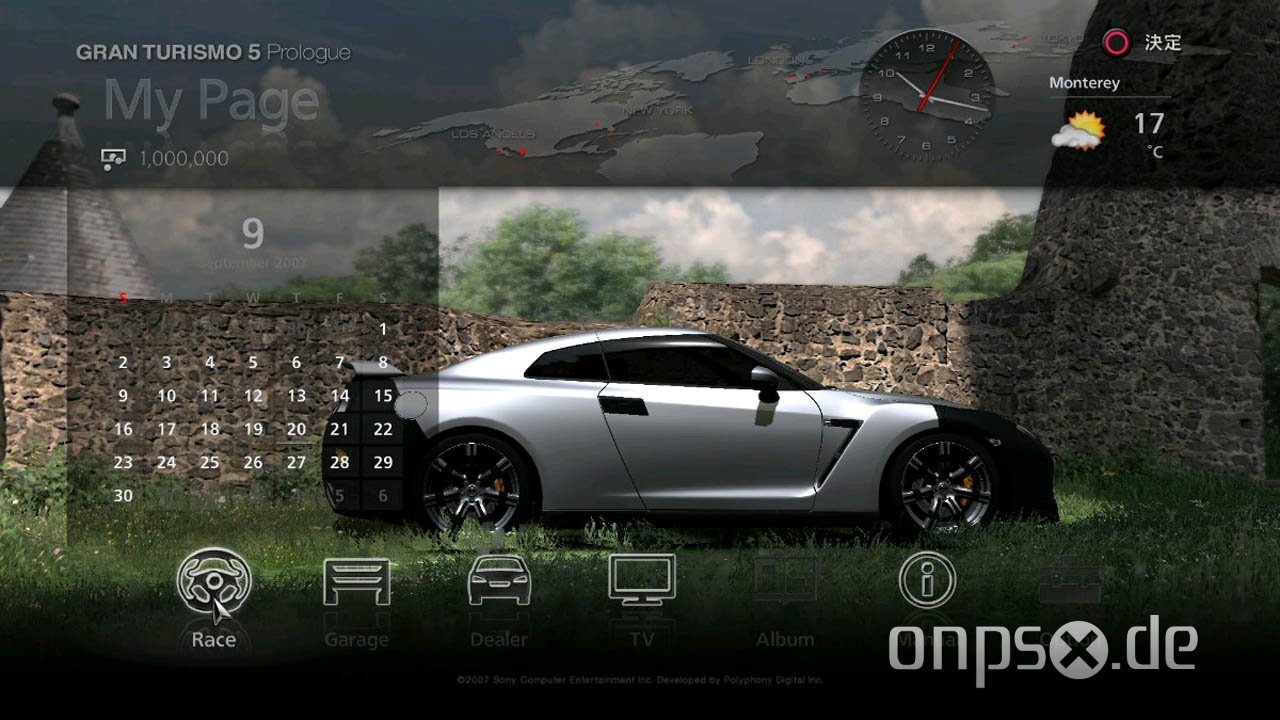
Task: Open the Garage icon
Action: [x=357, y=581]
